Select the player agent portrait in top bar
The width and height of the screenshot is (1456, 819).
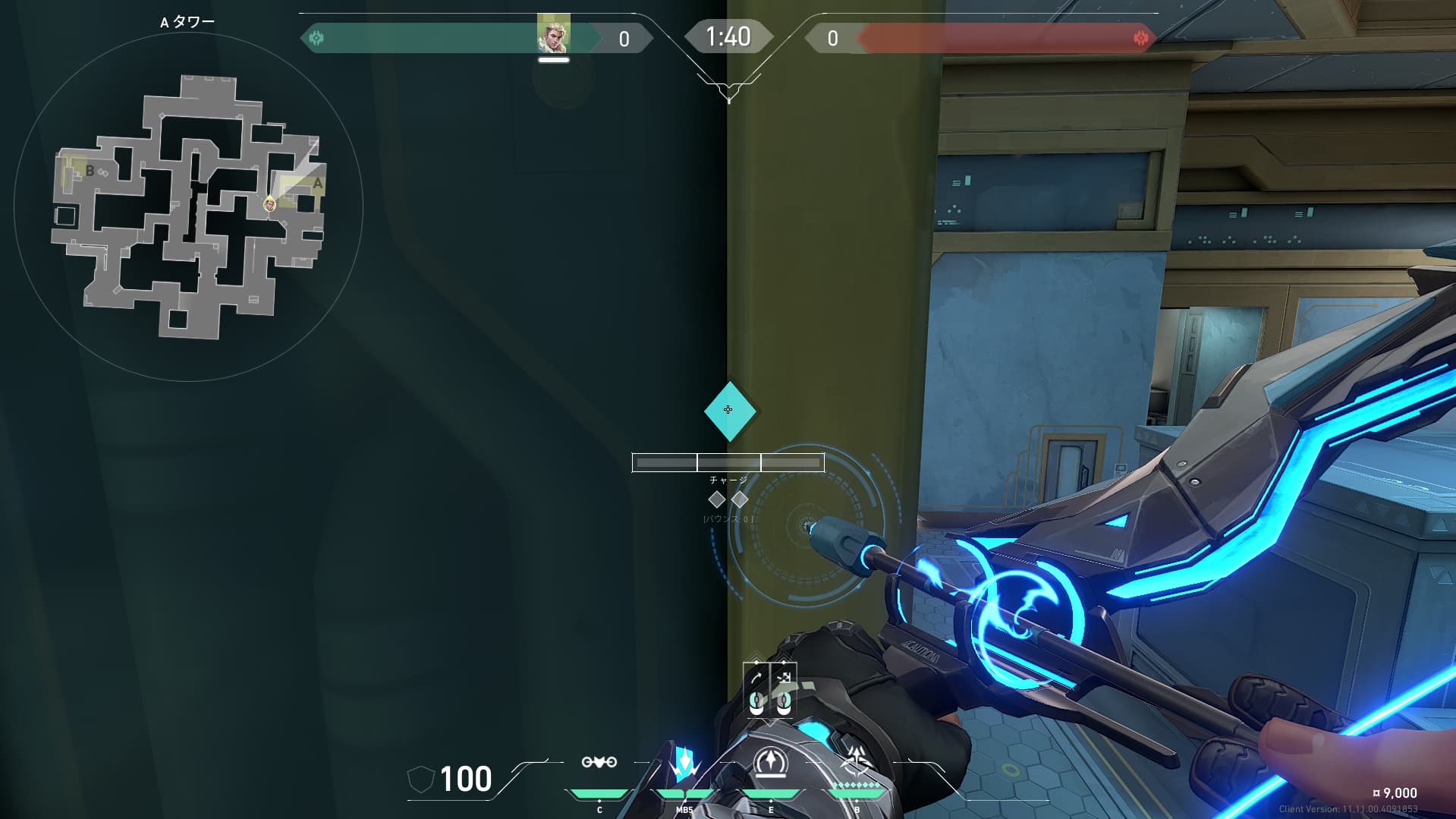553,35
